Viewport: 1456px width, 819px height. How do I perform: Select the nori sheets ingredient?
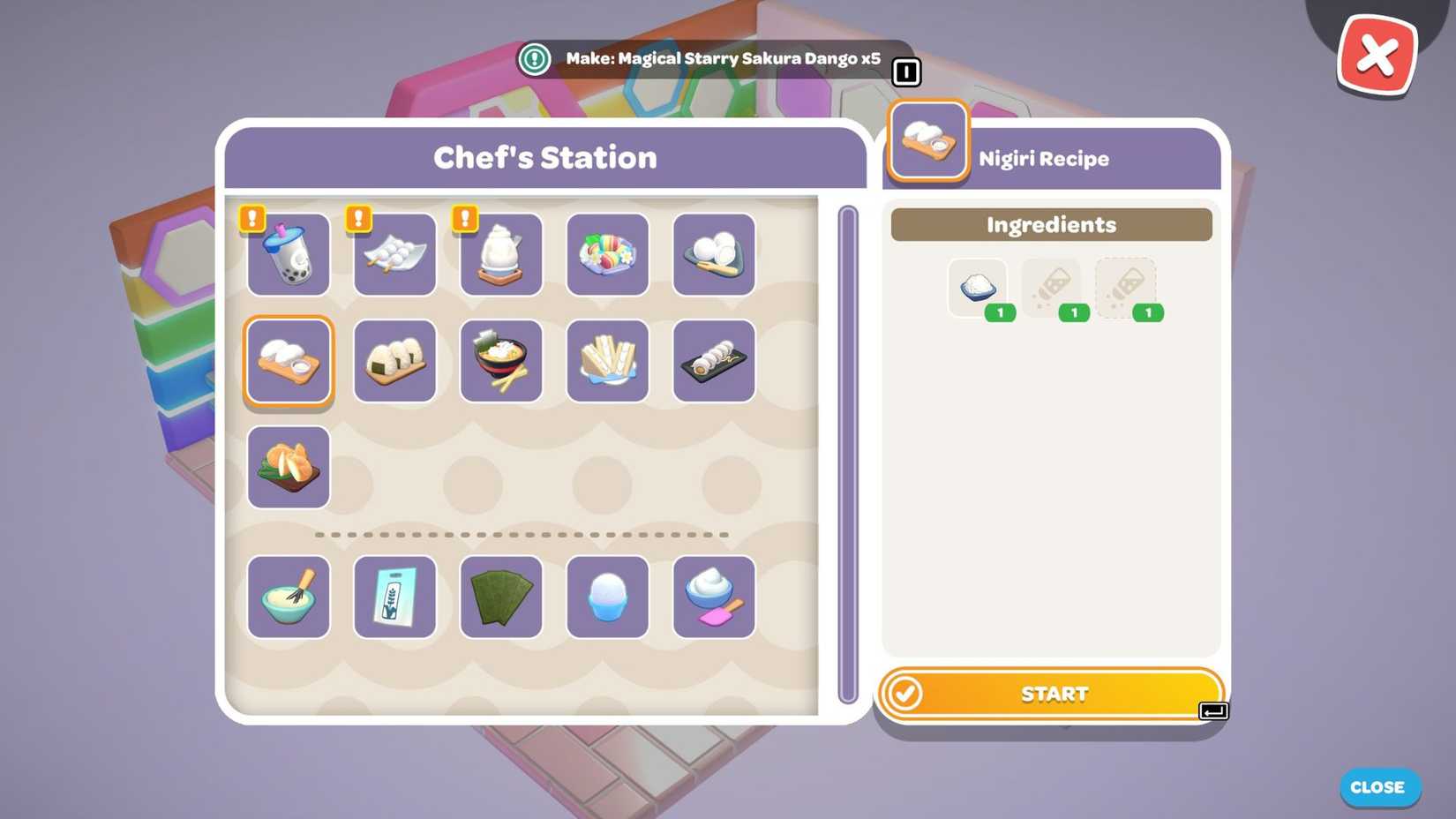(500, 597)
